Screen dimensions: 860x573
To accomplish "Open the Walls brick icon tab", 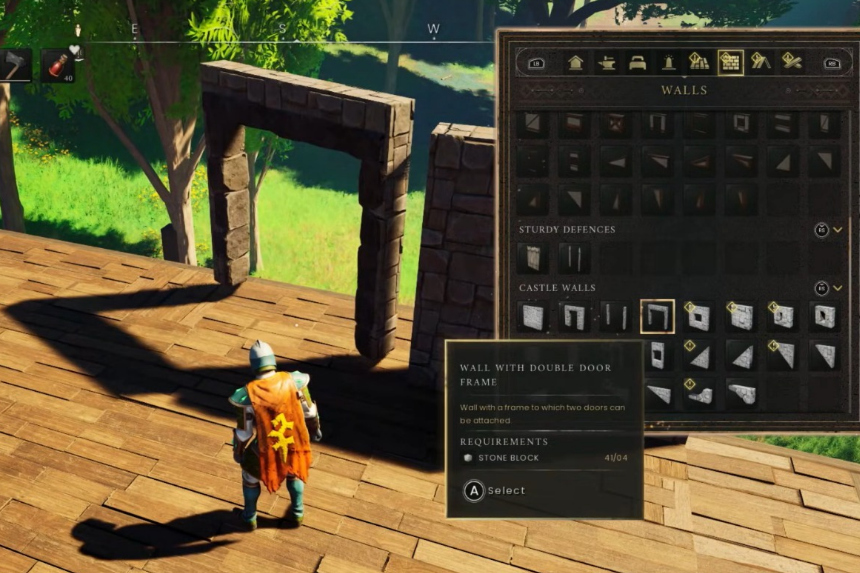I will (730, 62).
